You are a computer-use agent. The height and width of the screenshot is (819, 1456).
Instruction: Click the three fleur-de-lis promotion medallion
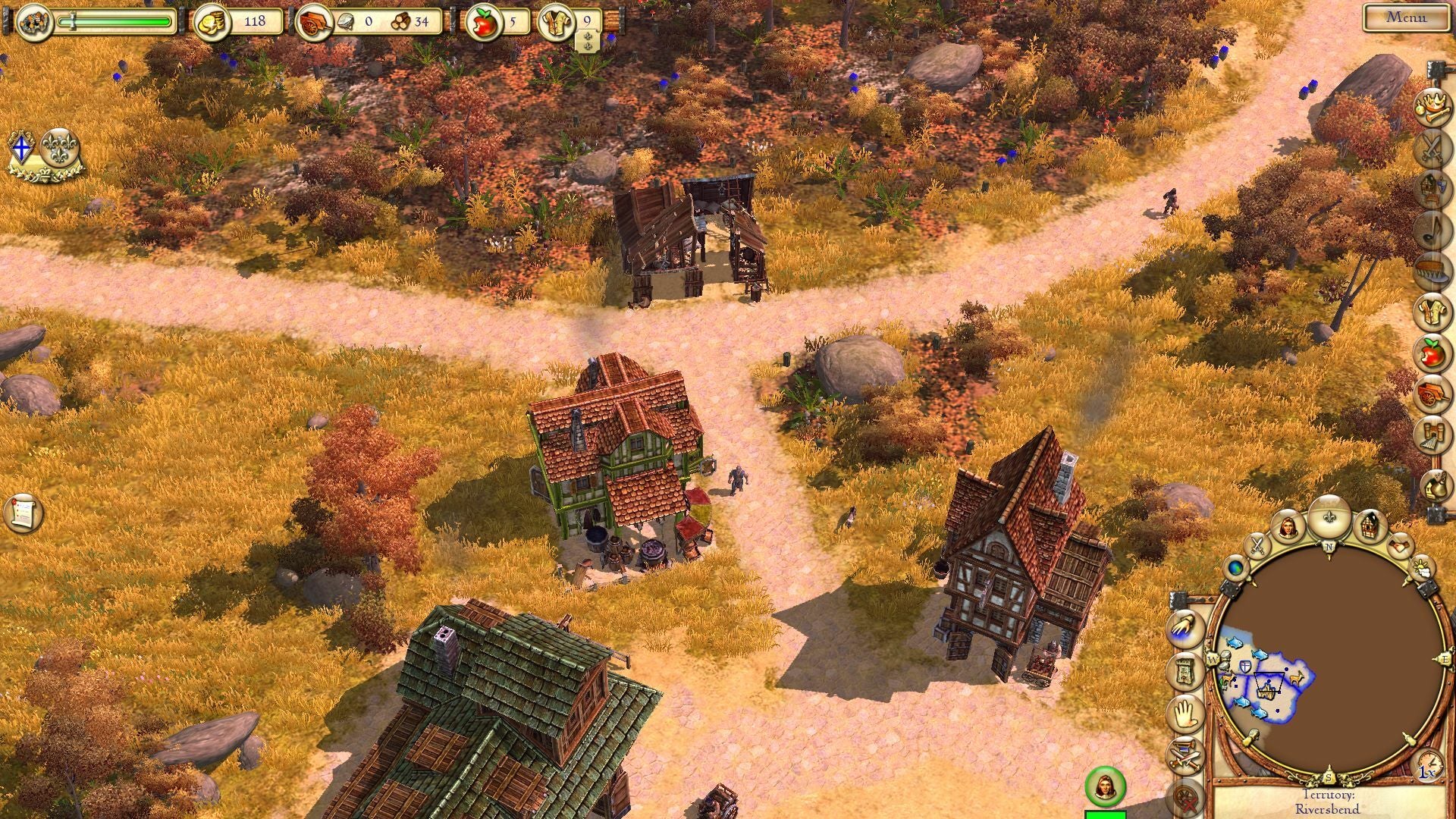59,148
